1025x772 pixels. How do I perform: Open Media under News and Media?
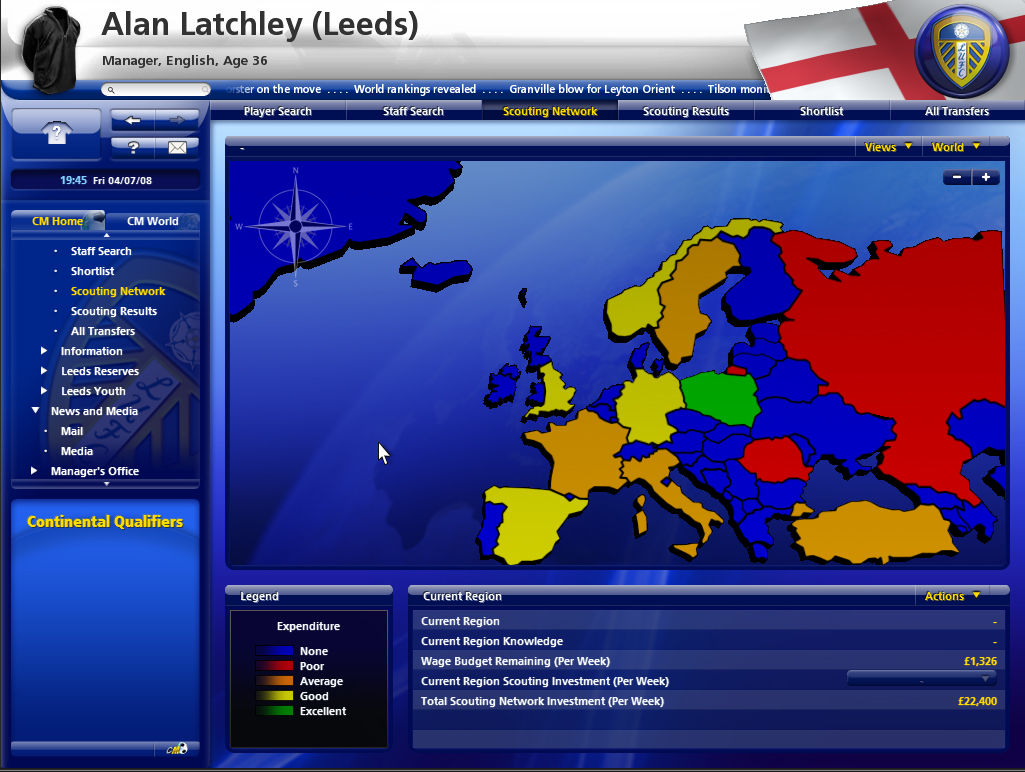point(76,451)
